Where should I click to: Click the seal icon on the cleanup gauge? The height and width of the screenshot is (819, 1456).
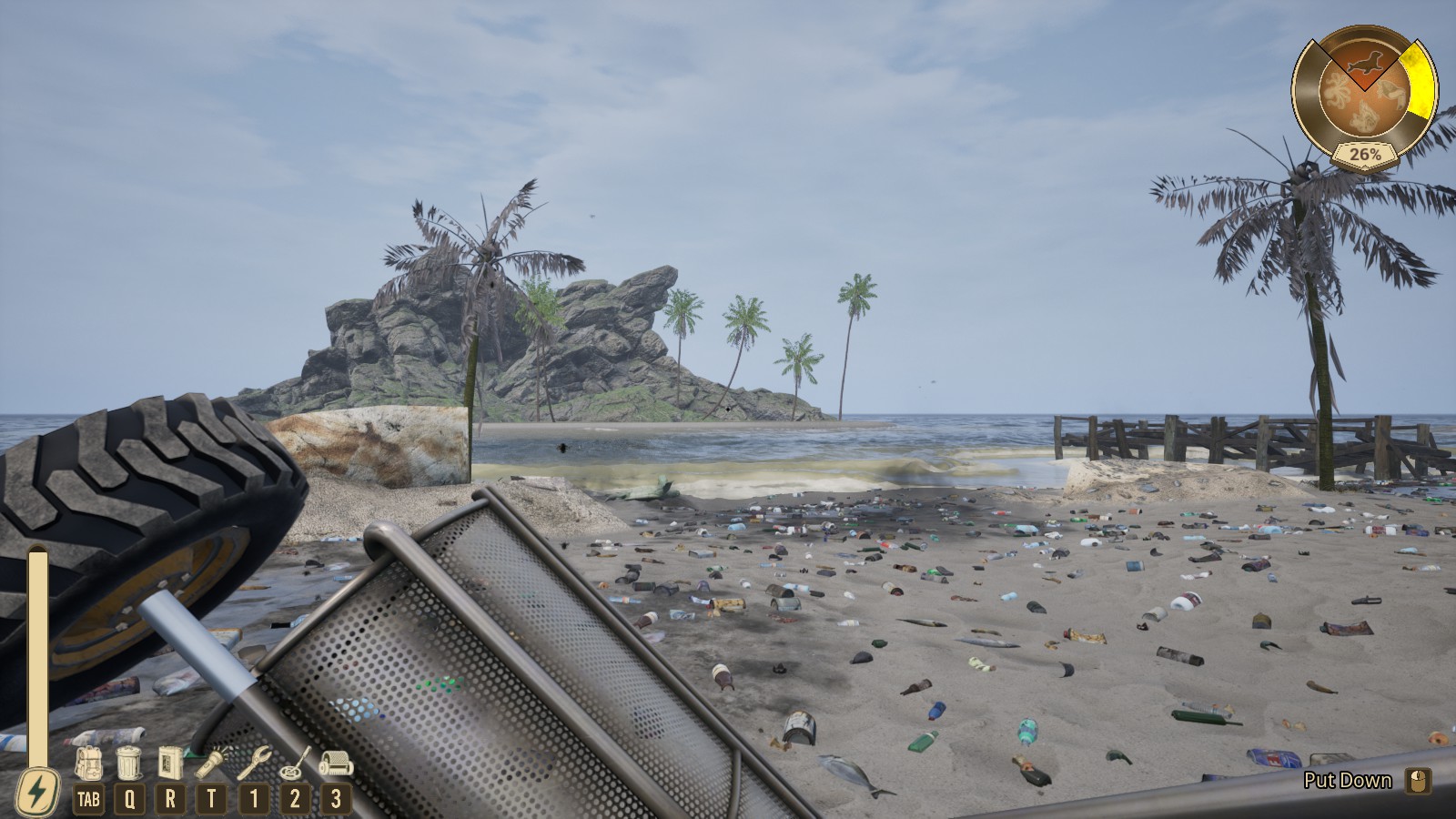(x=1367, y=62)
